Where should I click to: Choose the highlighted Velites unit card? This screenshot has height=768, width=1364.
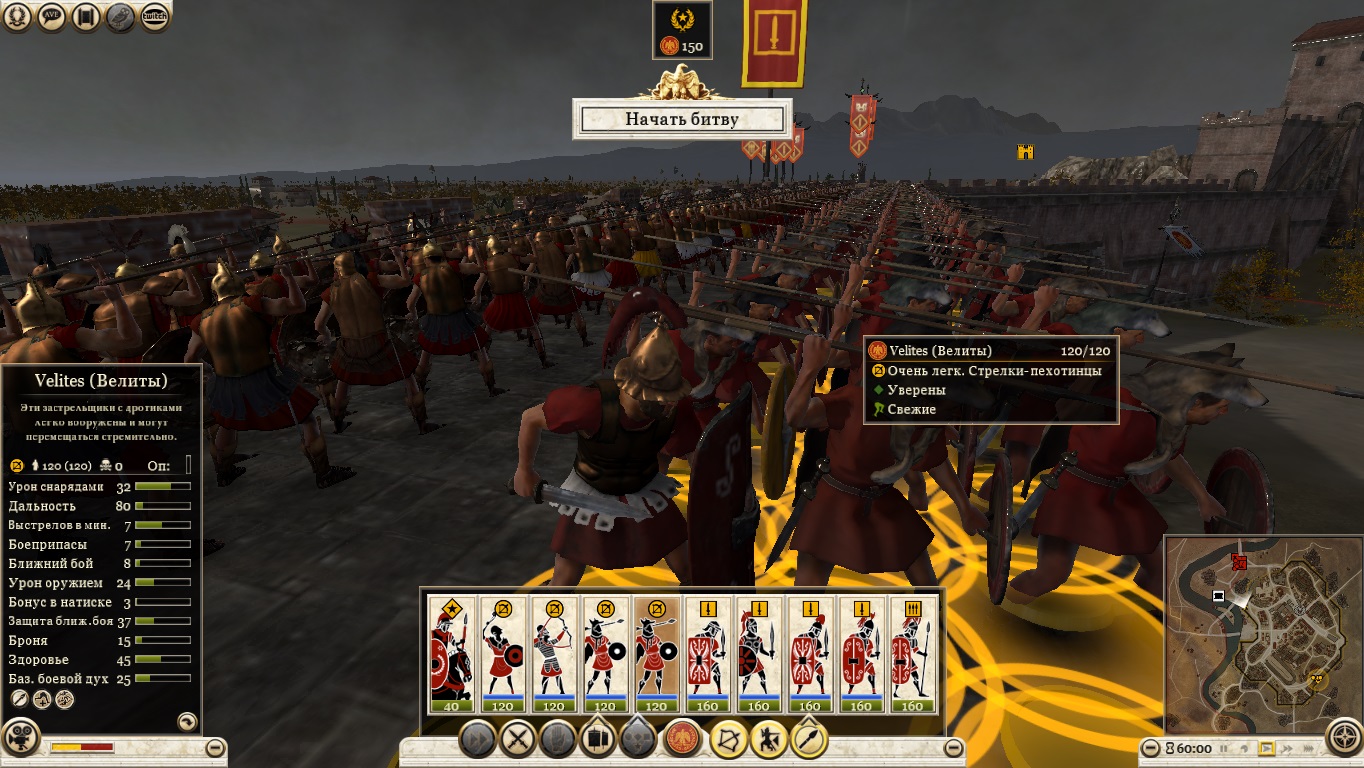click(656, 654)
